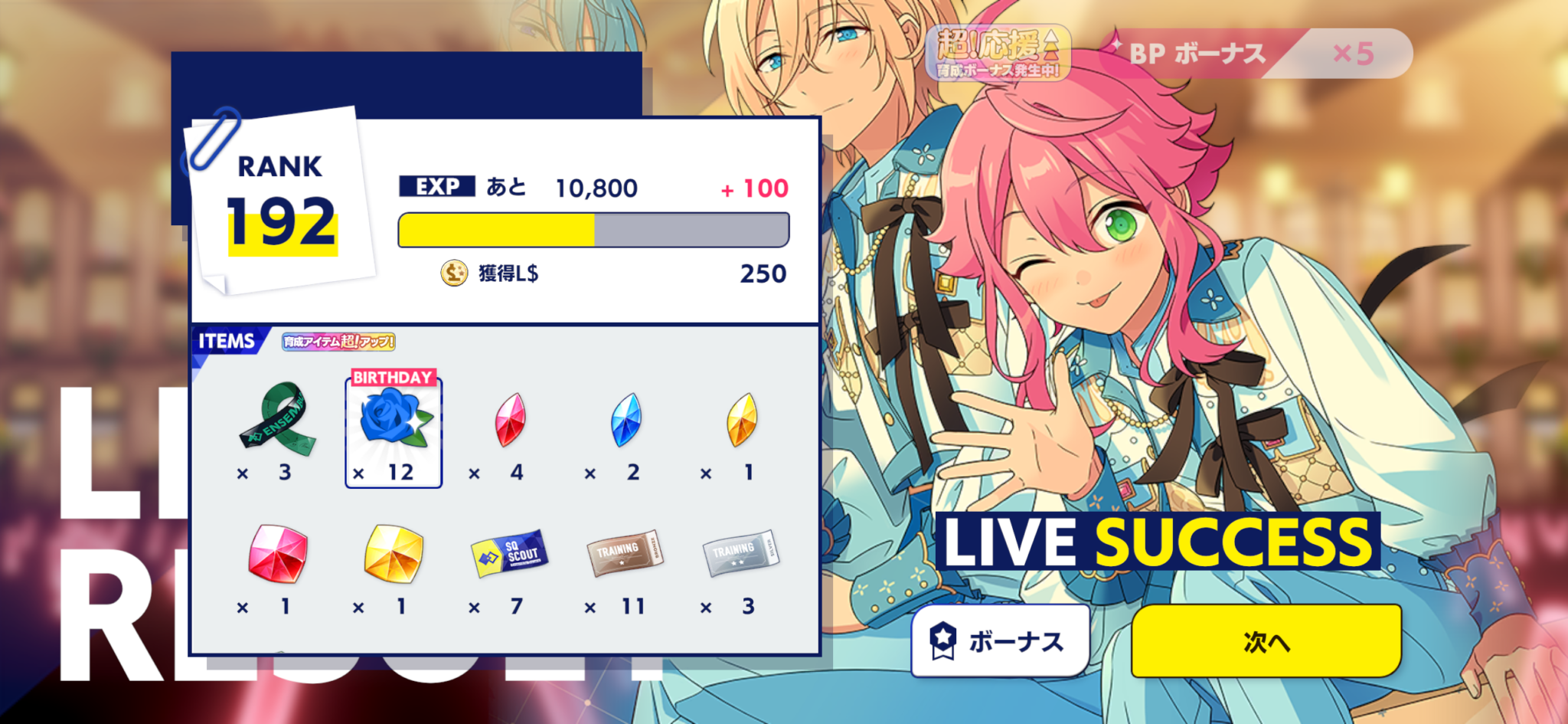
Task: Click the 獲得L$ coin icon
Action: tap(452, 274)
